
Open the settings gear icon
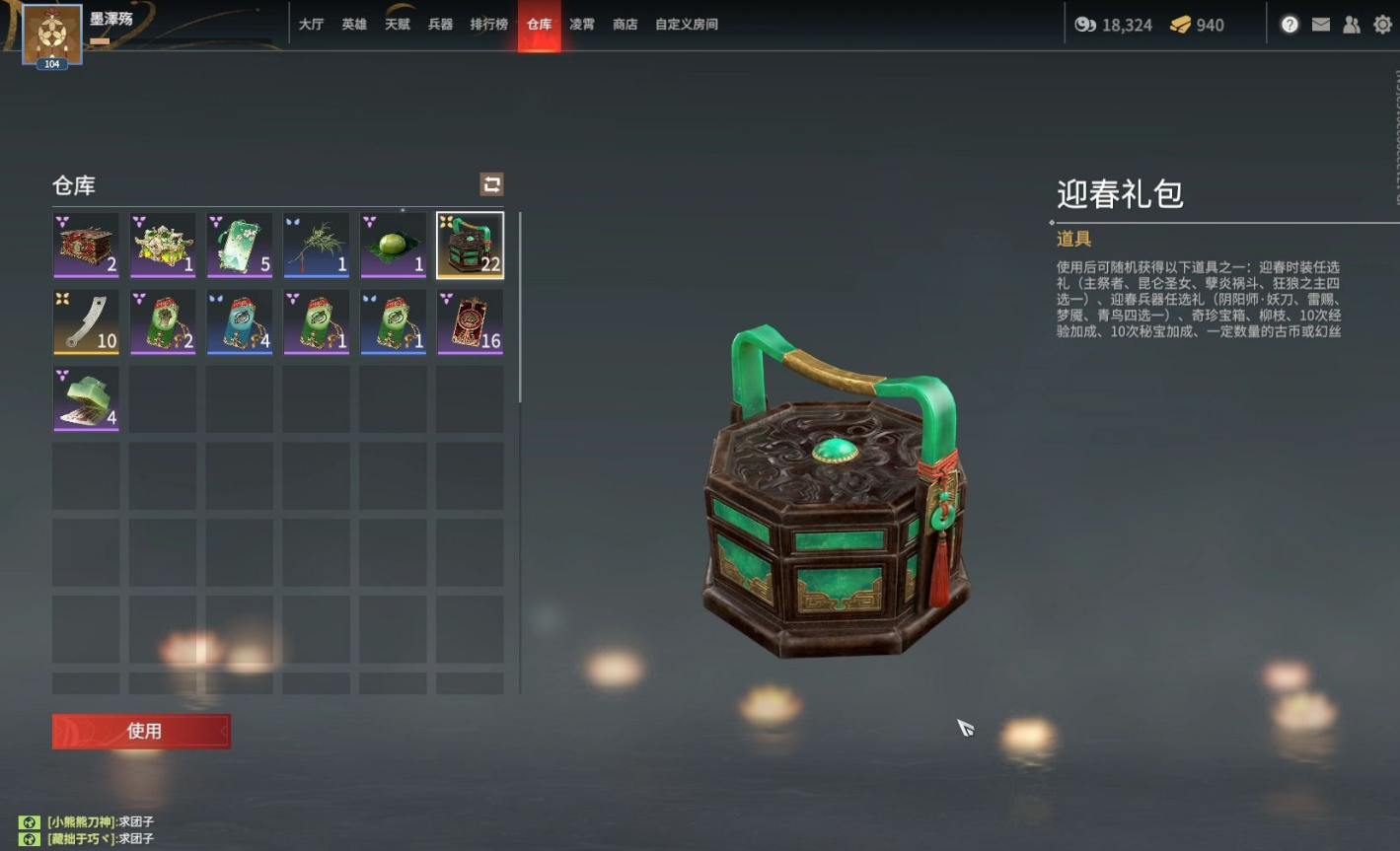tap(1381, 24)
